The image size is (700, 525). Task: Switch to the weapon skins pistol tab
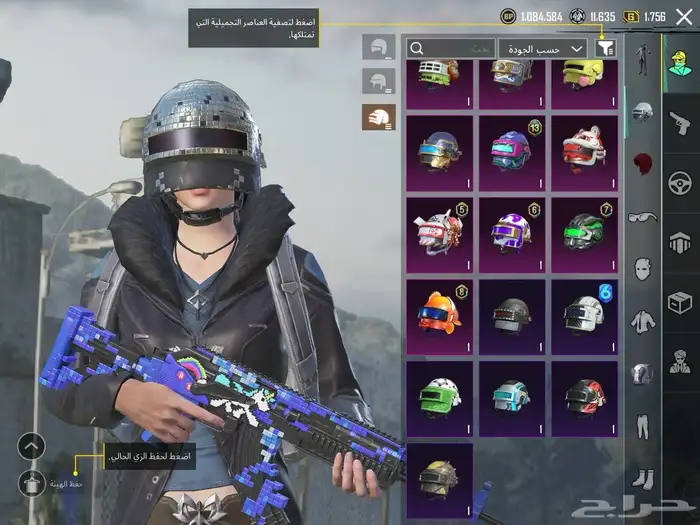tap(680, 122)
